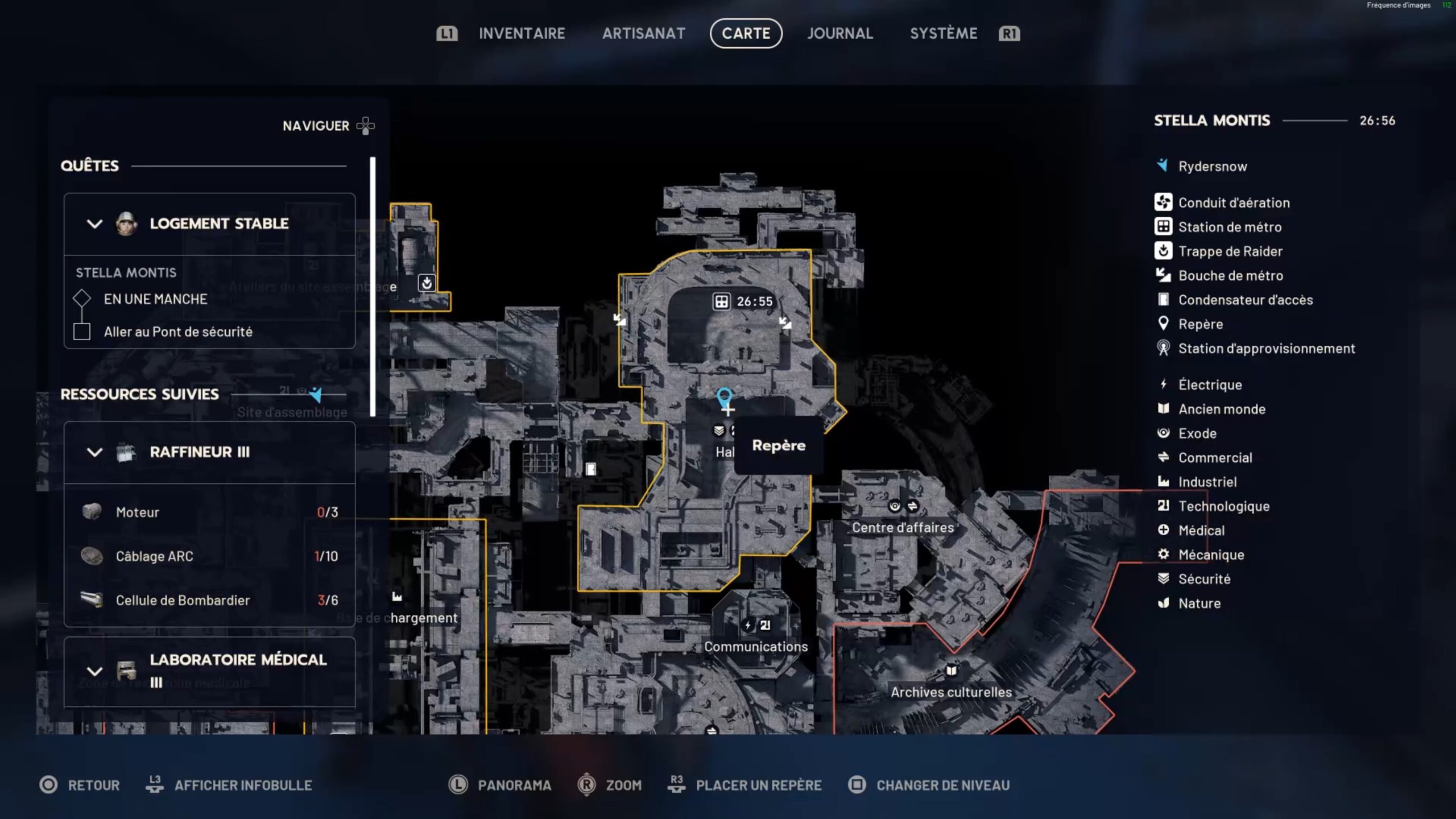Select the Moteur resource row
The height and width of the screenshot is (819, 1456).
(209, 512)
